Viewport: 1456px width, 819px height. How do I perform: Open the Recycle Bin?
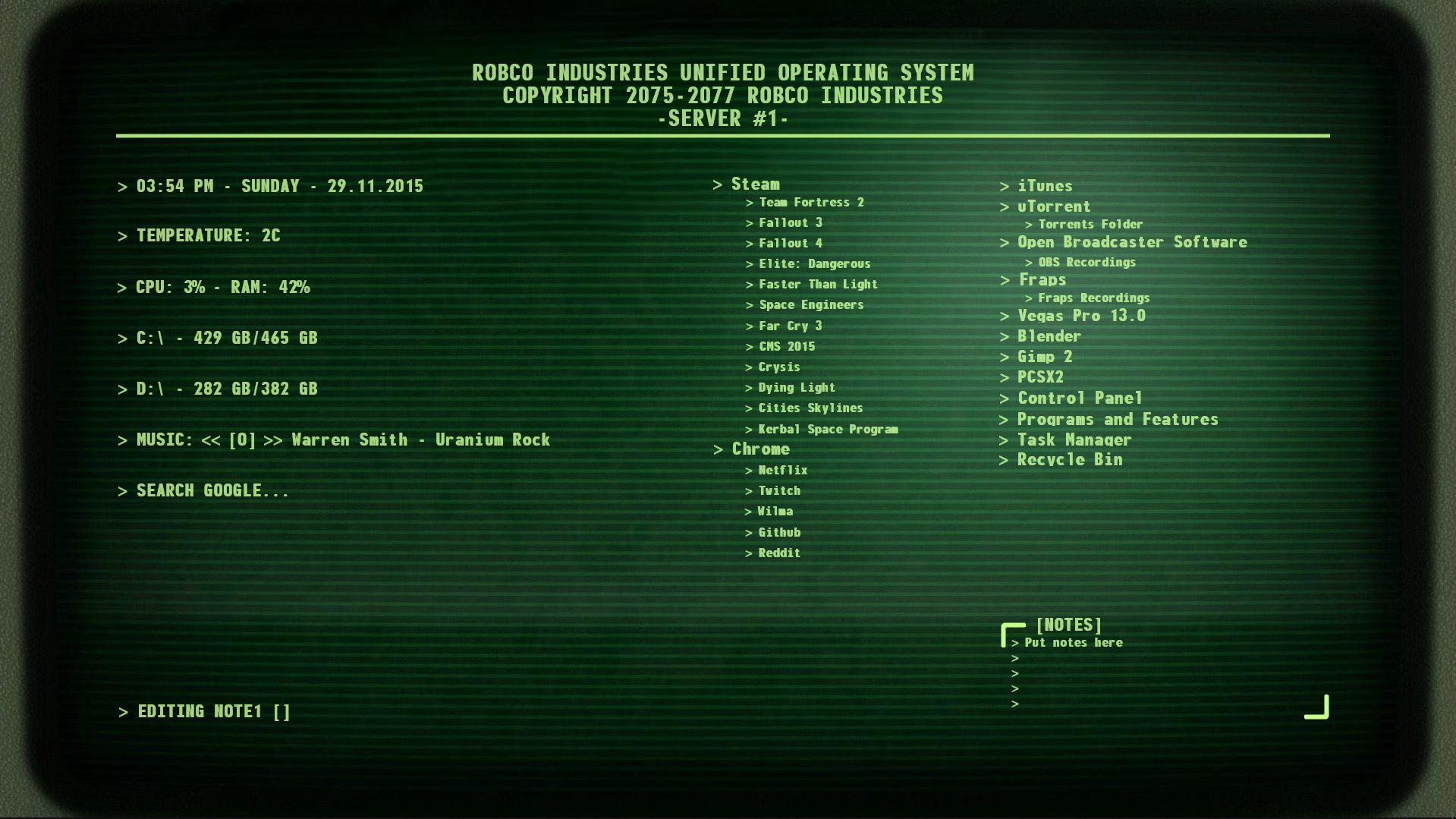[x=1071, y=459]
